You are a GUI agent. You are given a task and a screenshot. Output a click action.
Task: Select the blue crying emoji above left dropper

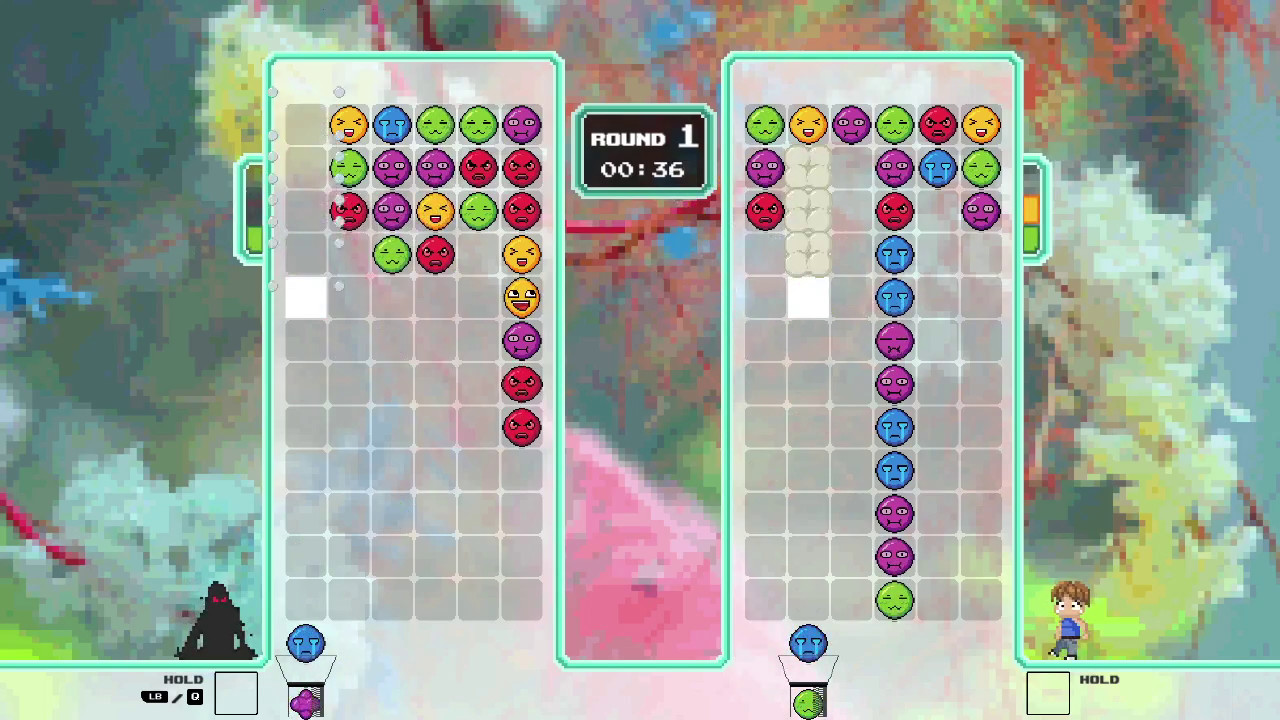(307, 643)
